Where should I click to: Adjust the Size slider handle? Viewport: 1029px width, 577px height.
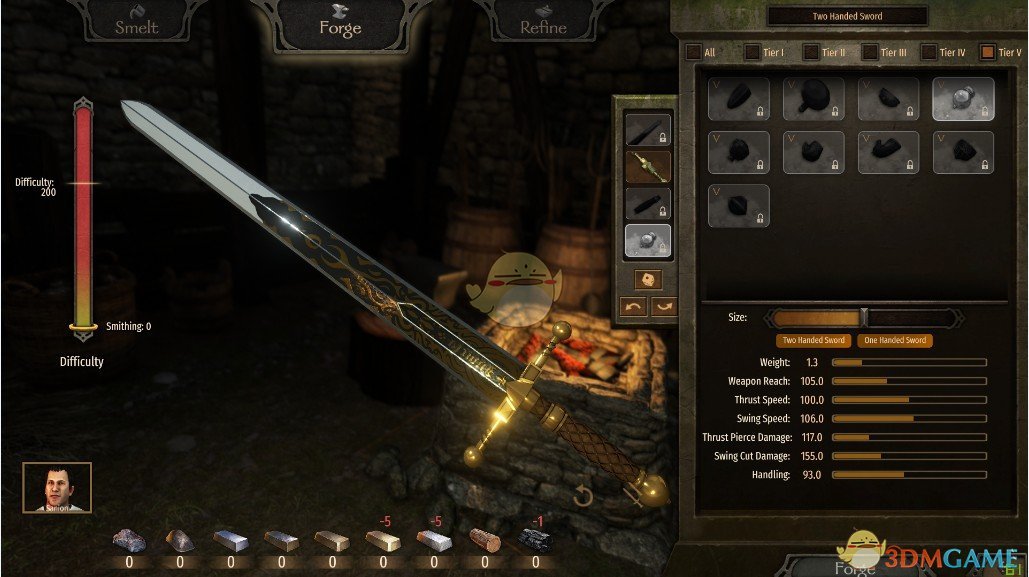click(x=864, y=318)
